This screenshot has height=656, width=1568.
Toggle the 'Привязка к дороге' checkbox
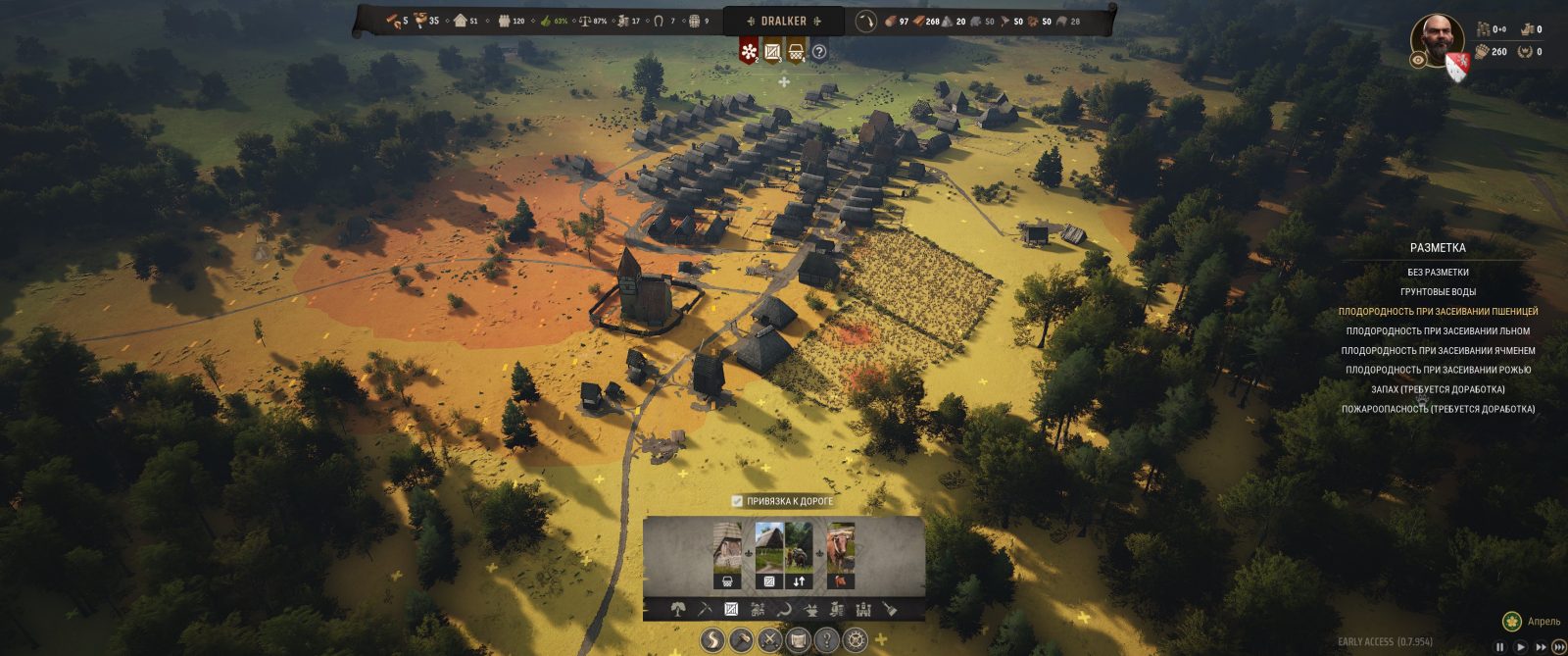click(738, 501)
